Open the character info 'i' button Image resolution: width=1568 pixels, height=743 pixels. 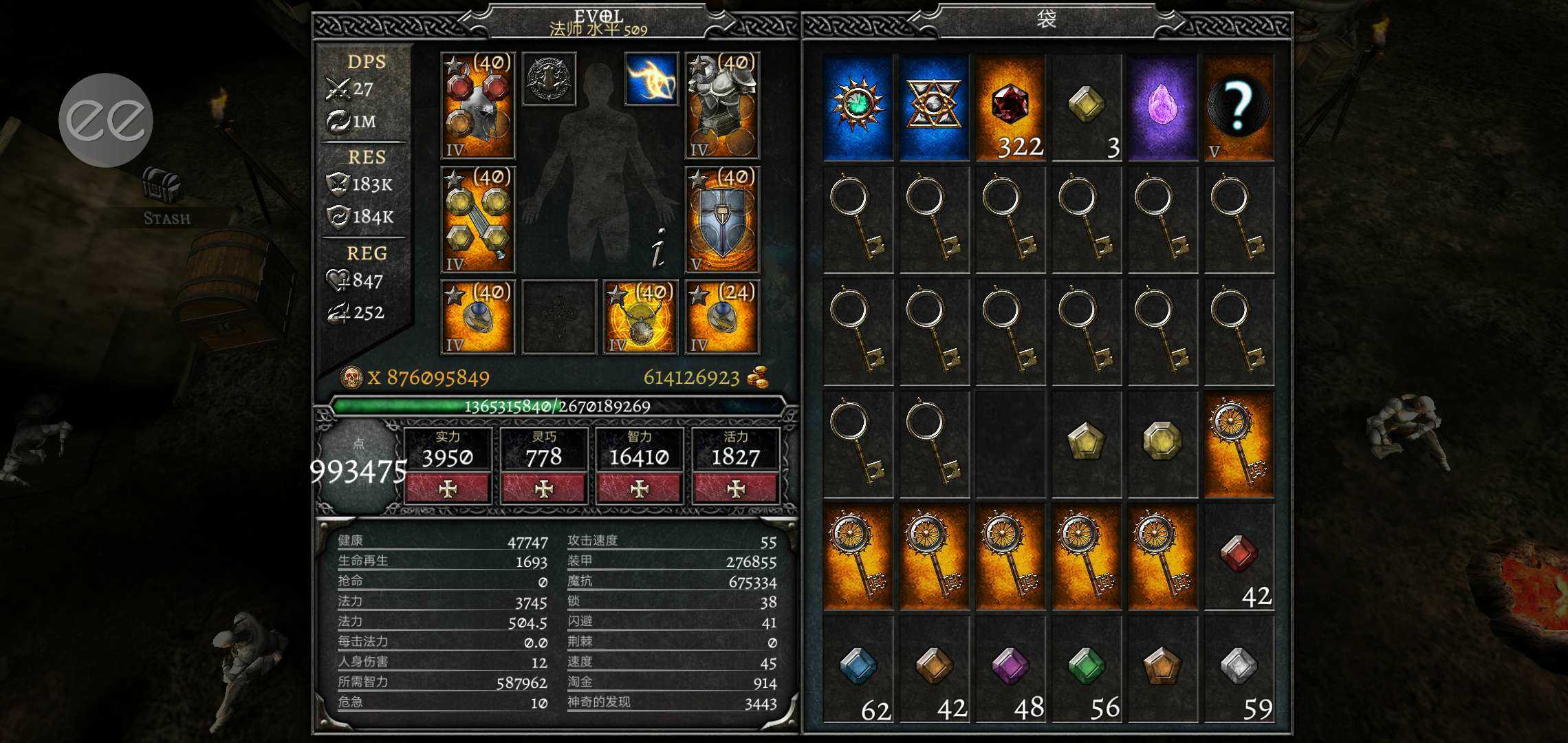[x=658, y=248]
